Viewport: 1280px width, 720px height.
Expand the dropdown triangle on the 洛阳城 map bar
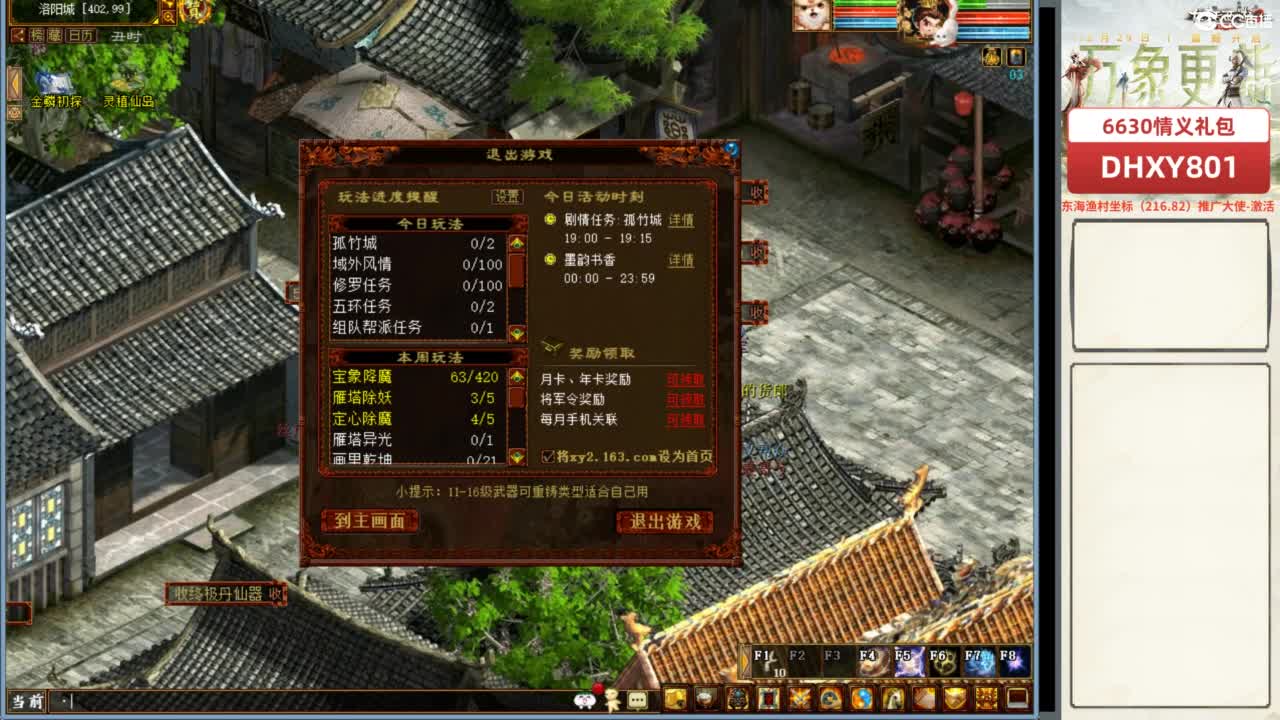pyautogui.click(x=154, y=21)
